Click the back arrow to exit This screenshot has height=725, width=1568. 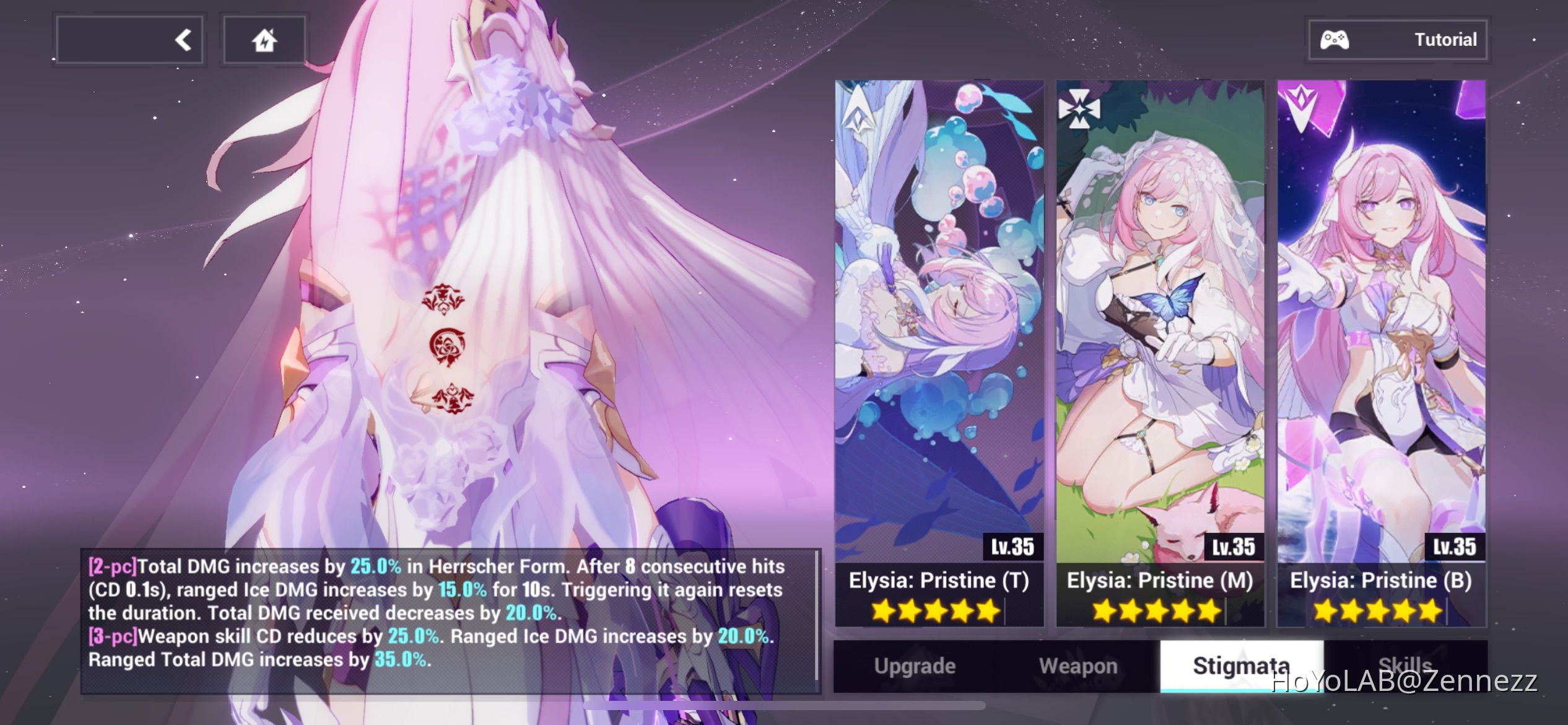tap(181, 39)
